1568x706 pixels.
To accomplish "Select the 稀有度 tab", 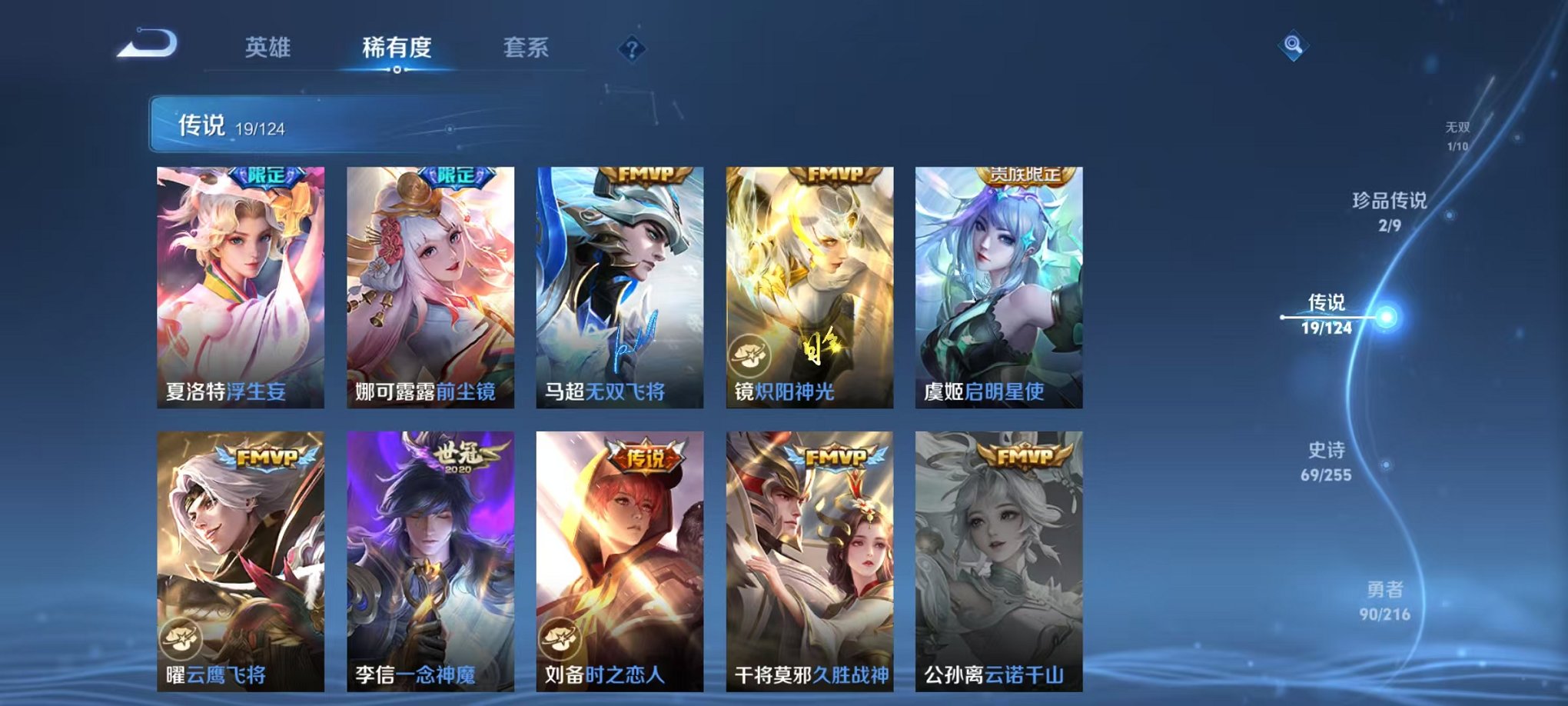I will [397, 48].
